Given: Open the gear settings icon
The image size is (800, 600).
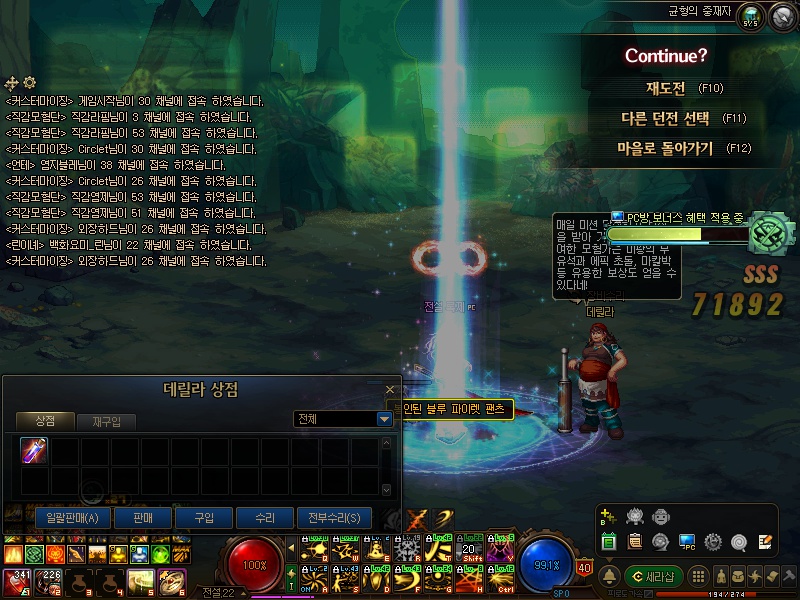Looking at the screenshot, I should pos(713,542).
